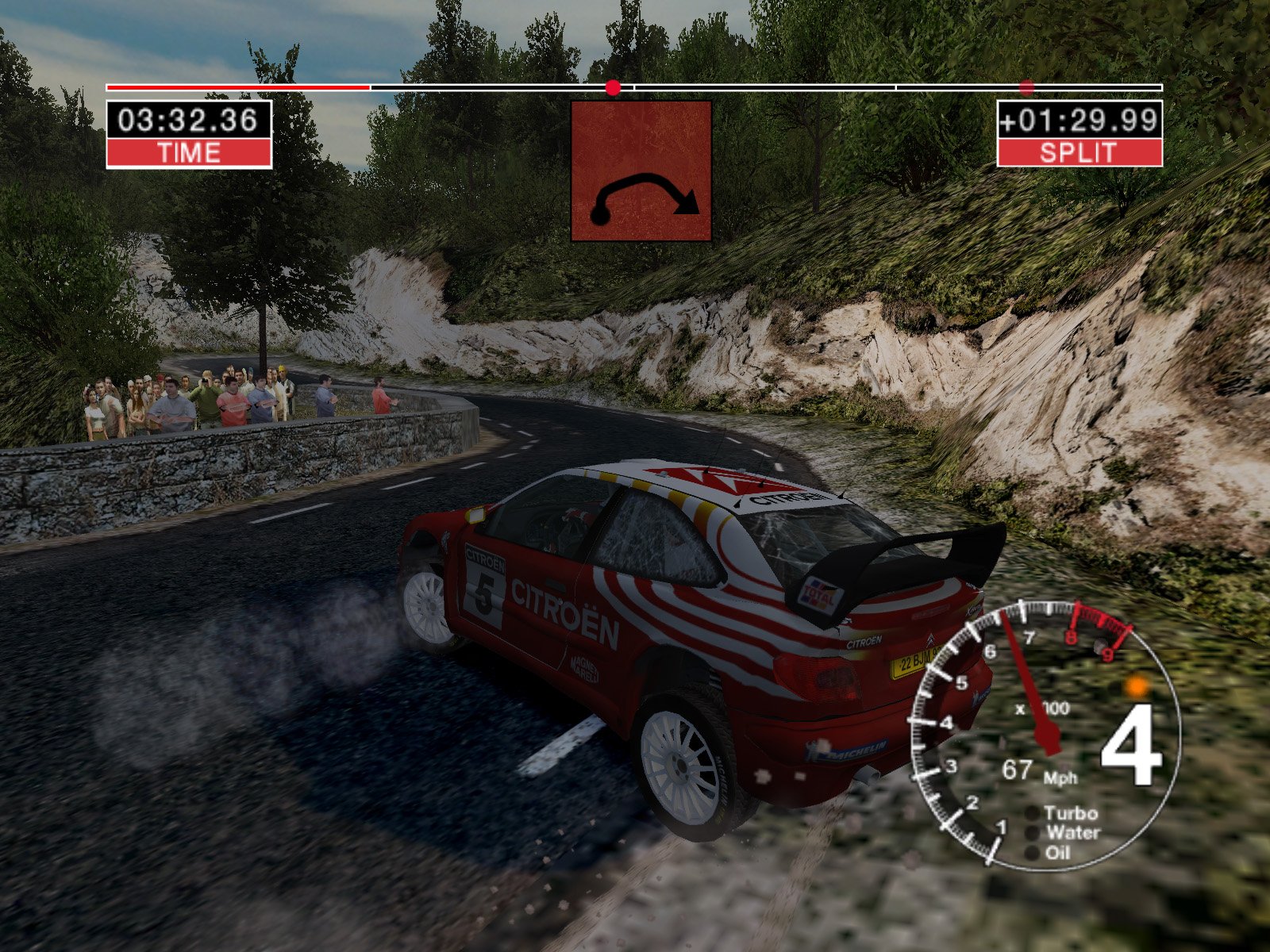
Task: Select the faded red marker on progress bar
Action: 1026,87
